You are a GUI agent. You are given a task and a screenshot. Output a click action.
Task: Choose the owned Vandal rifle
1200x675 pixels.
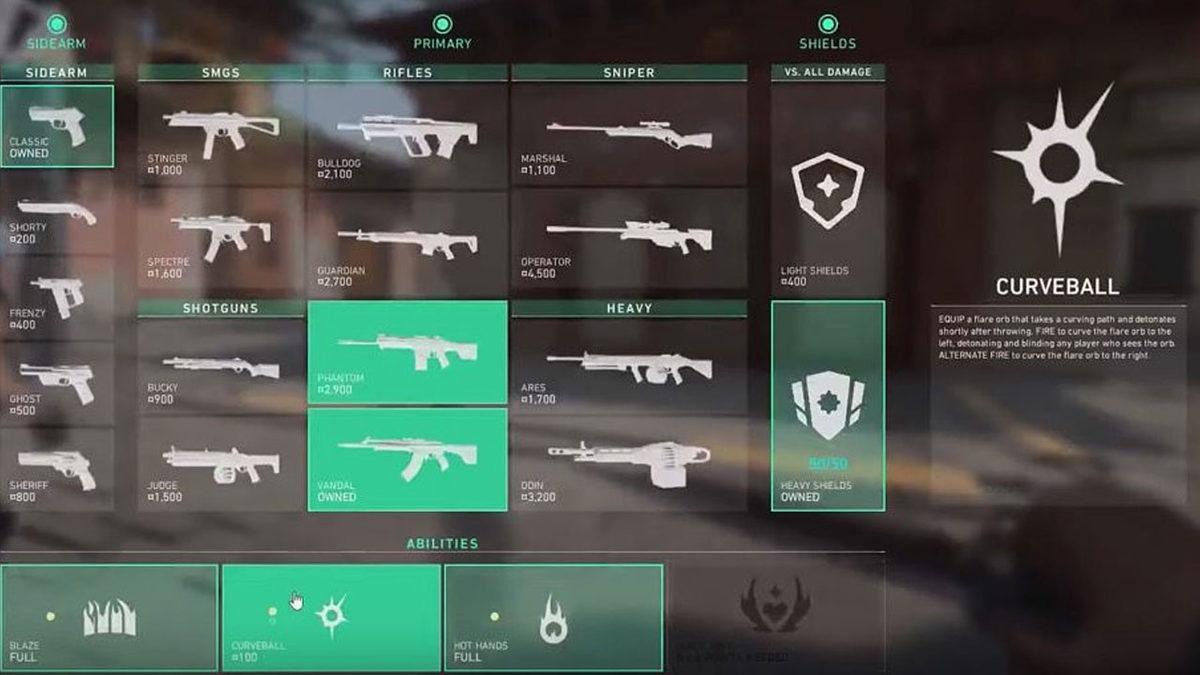(407, 459)
